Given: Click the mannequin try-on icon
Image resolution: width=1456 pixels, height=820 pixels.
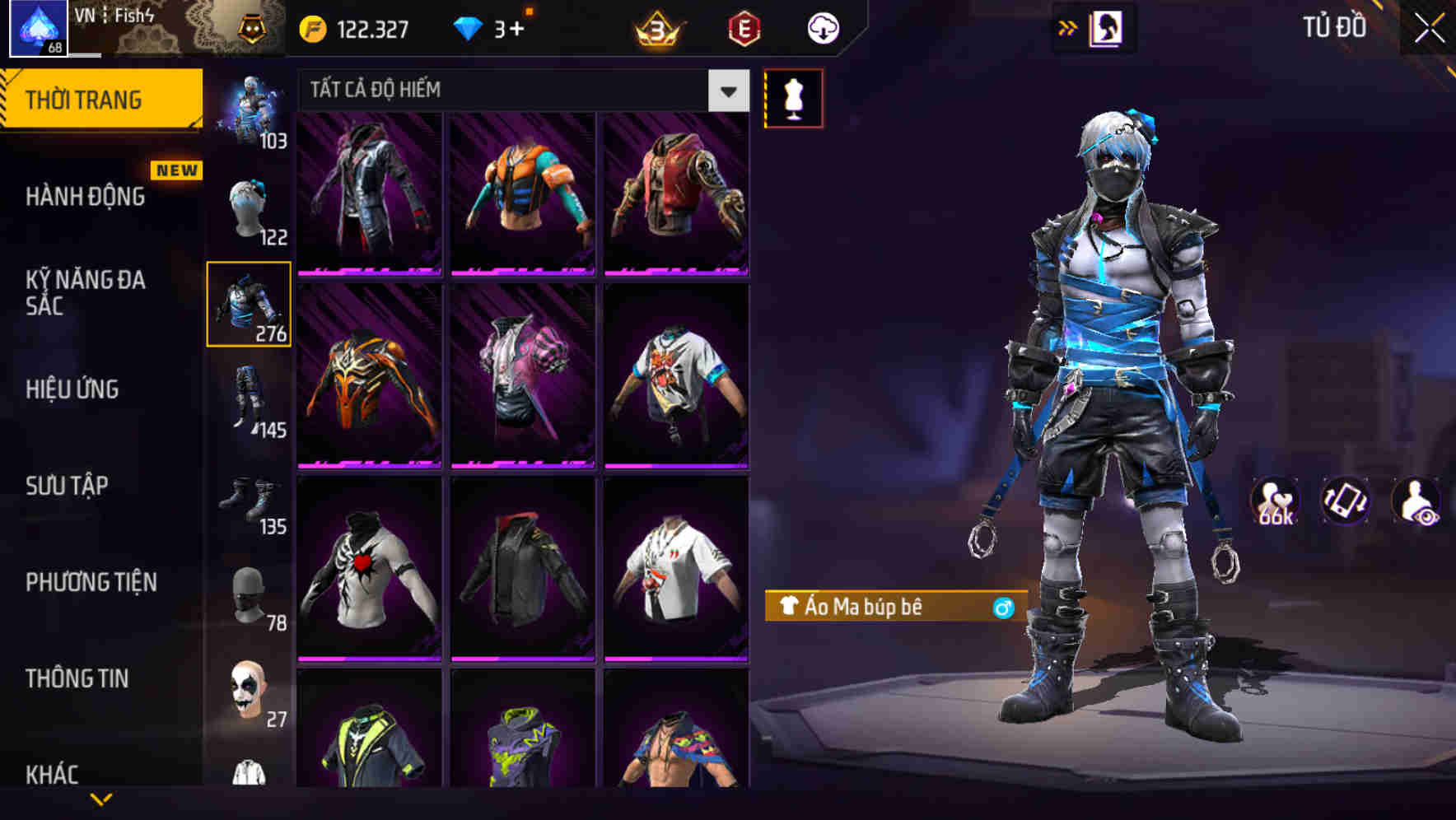Looking at the screenshot, I should [793, 97].
